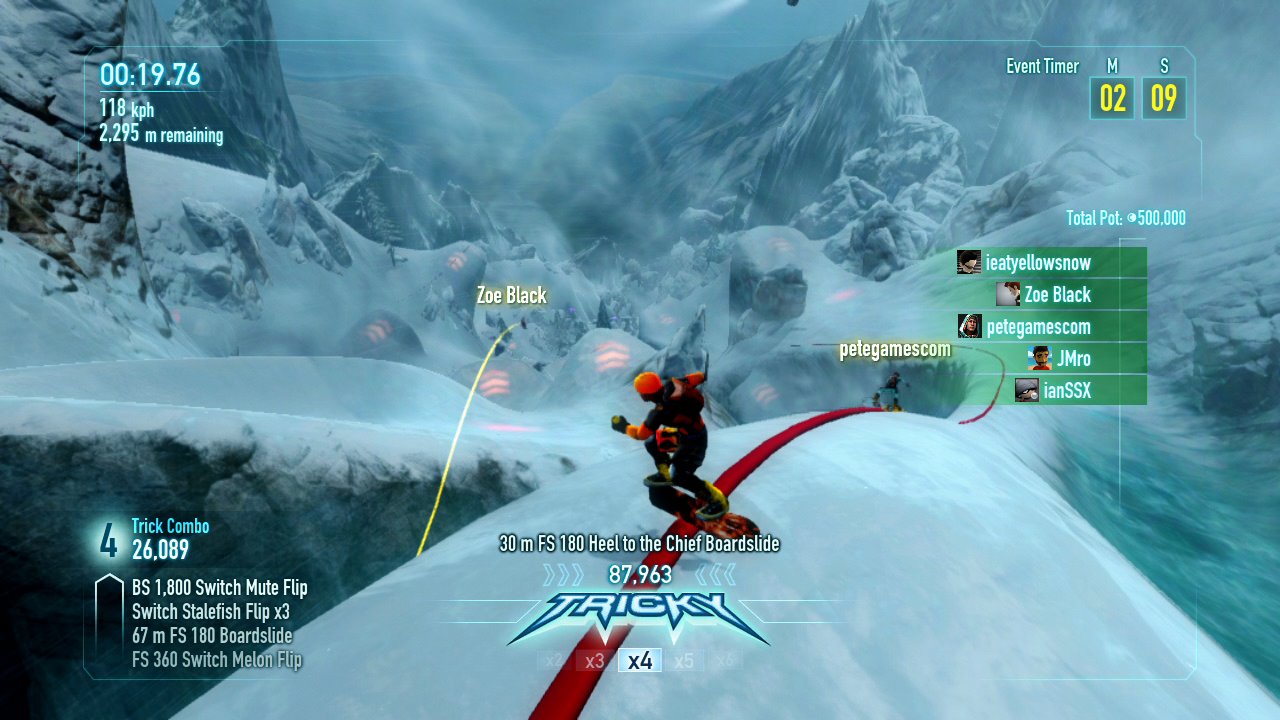This screenshot has height=720, width=1280.
Task: Click the floating Zoe Black name tag
Action: pyautogui.click(x=511, y=295)
